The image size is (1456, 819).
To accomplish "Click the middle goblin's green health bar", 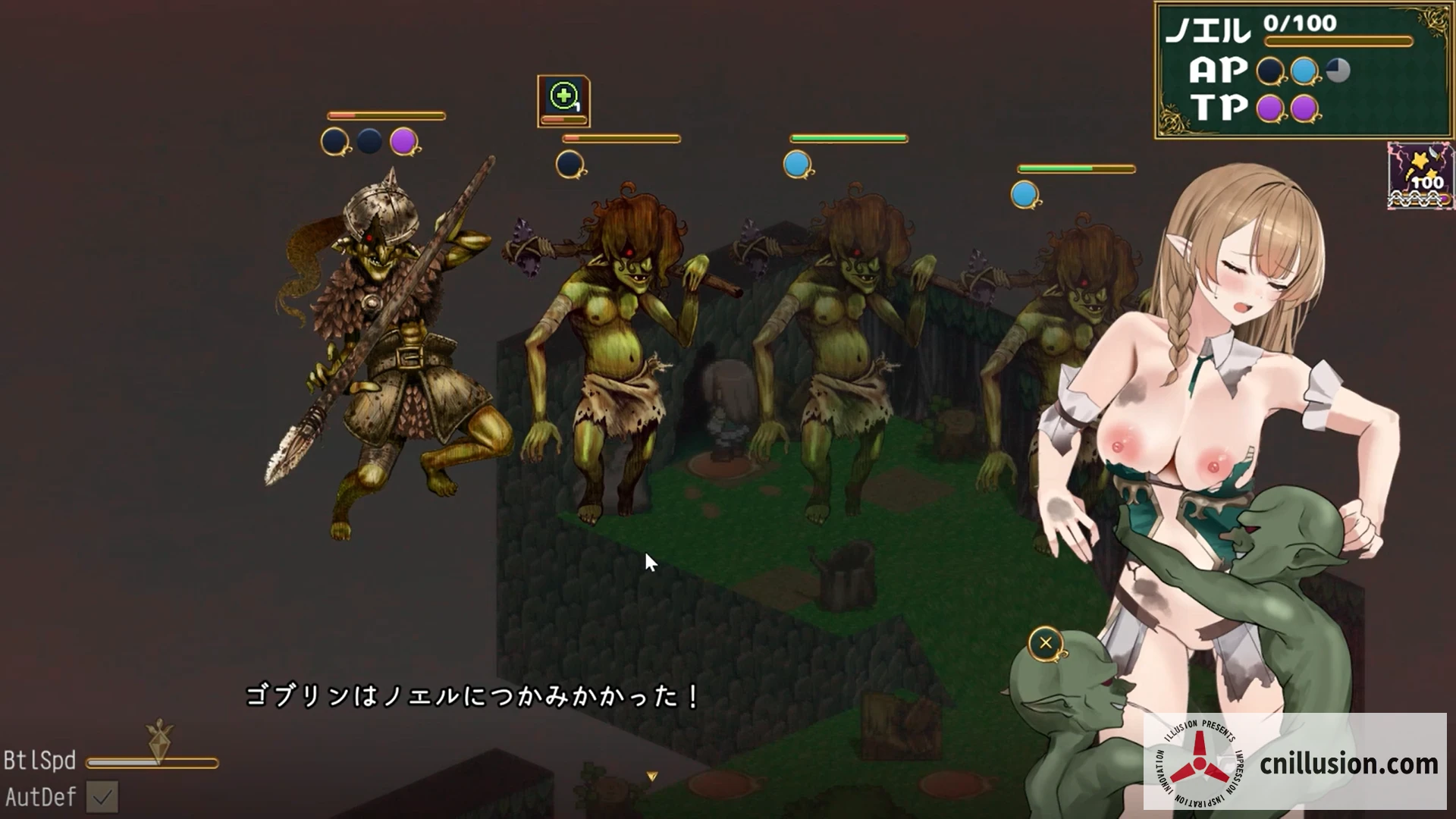I will point(849,139).
